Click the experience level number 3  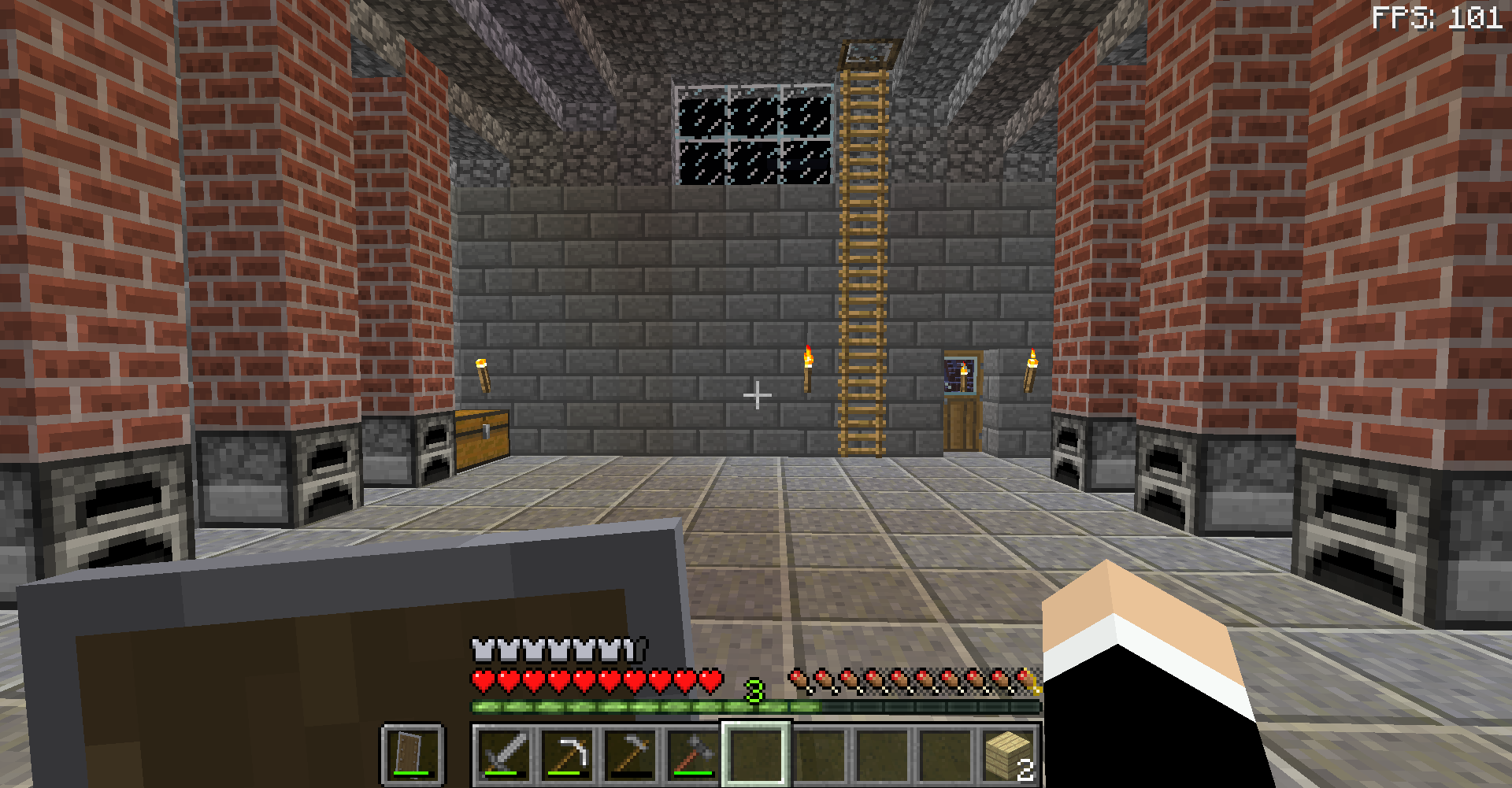(754, 691)
